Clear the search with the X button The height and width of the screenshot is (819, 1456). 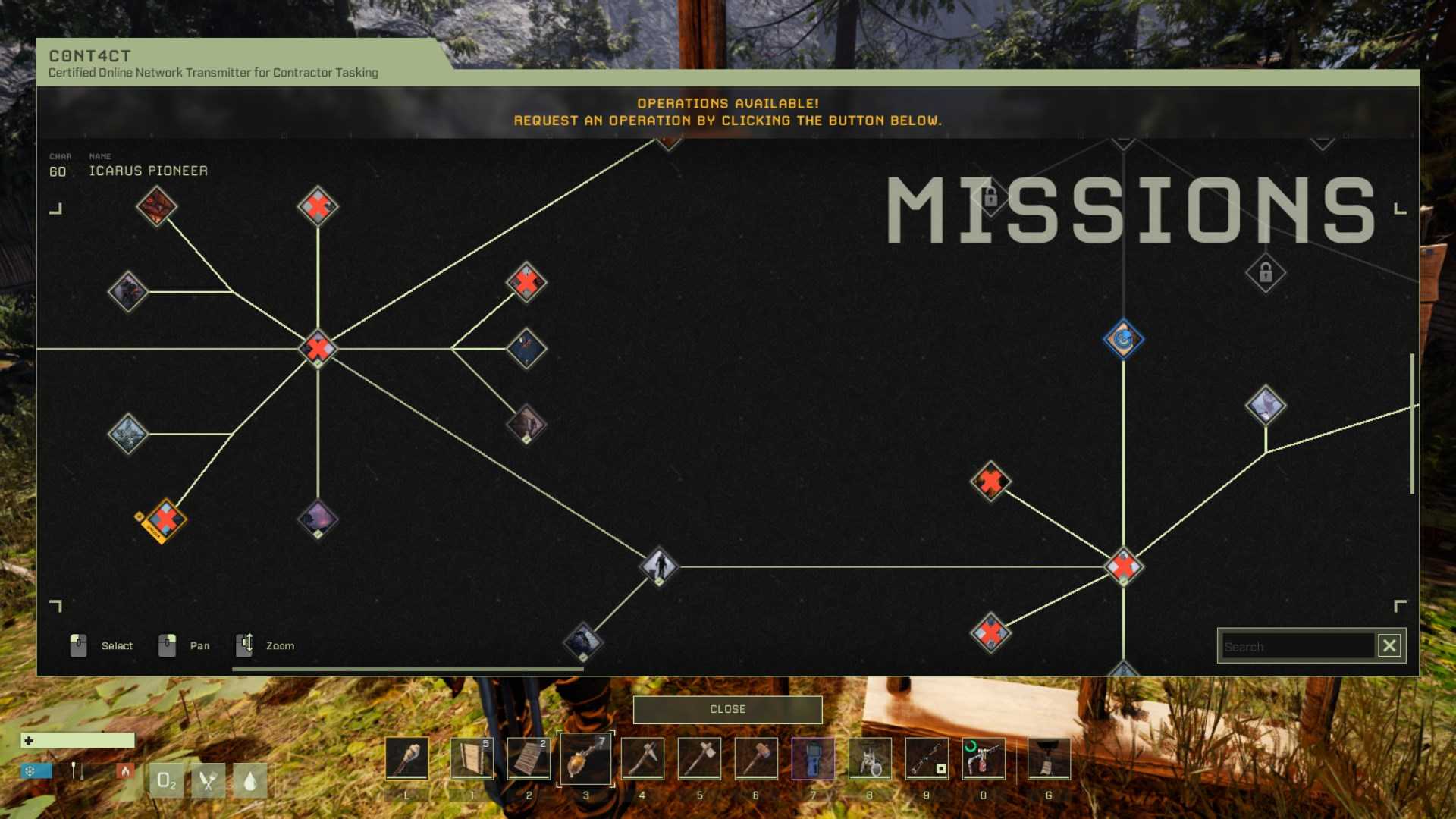[x=1389, y=646]
